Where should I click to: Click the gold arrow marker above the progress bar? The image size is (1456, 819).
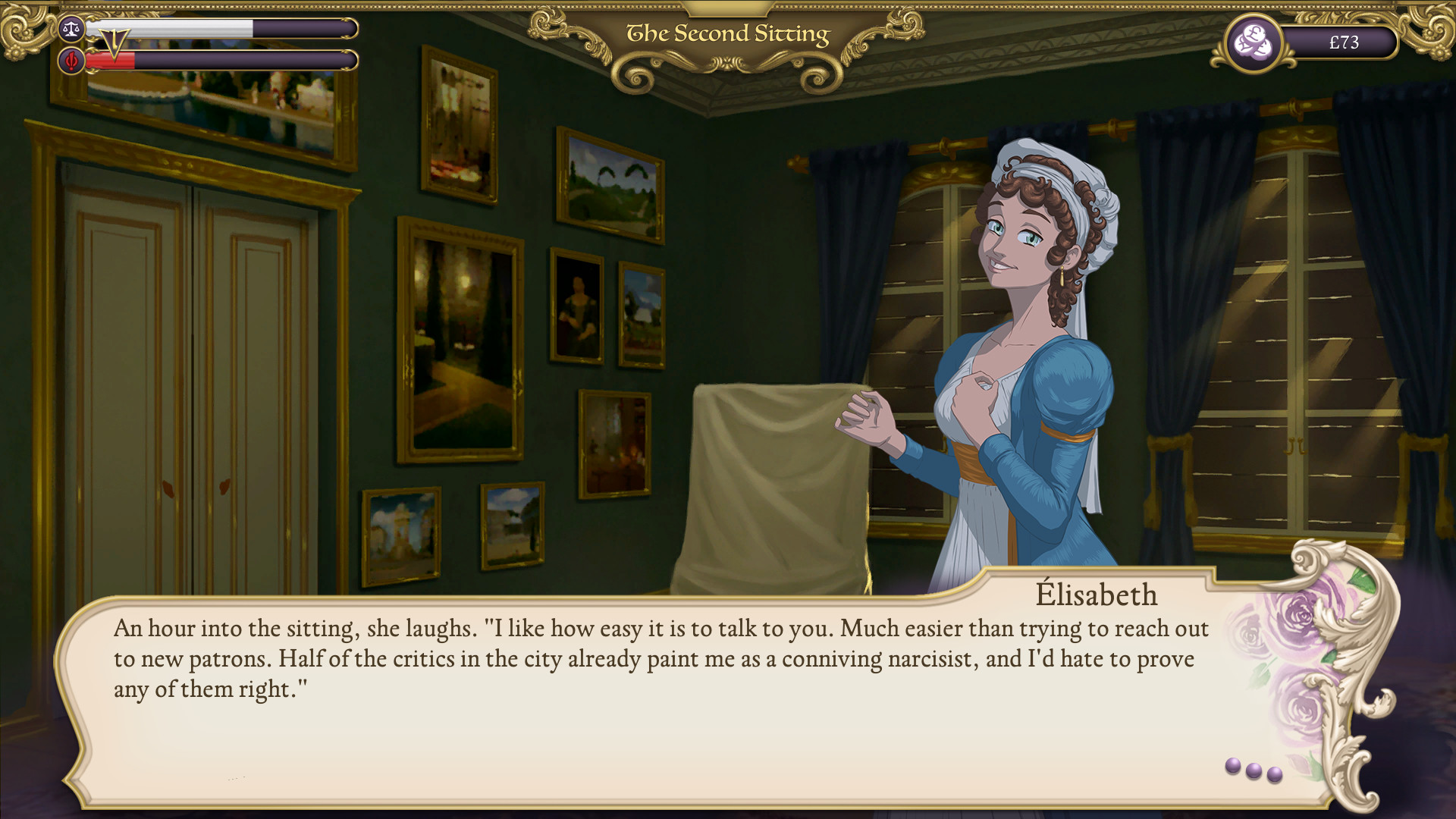click(x=115, y=39)
